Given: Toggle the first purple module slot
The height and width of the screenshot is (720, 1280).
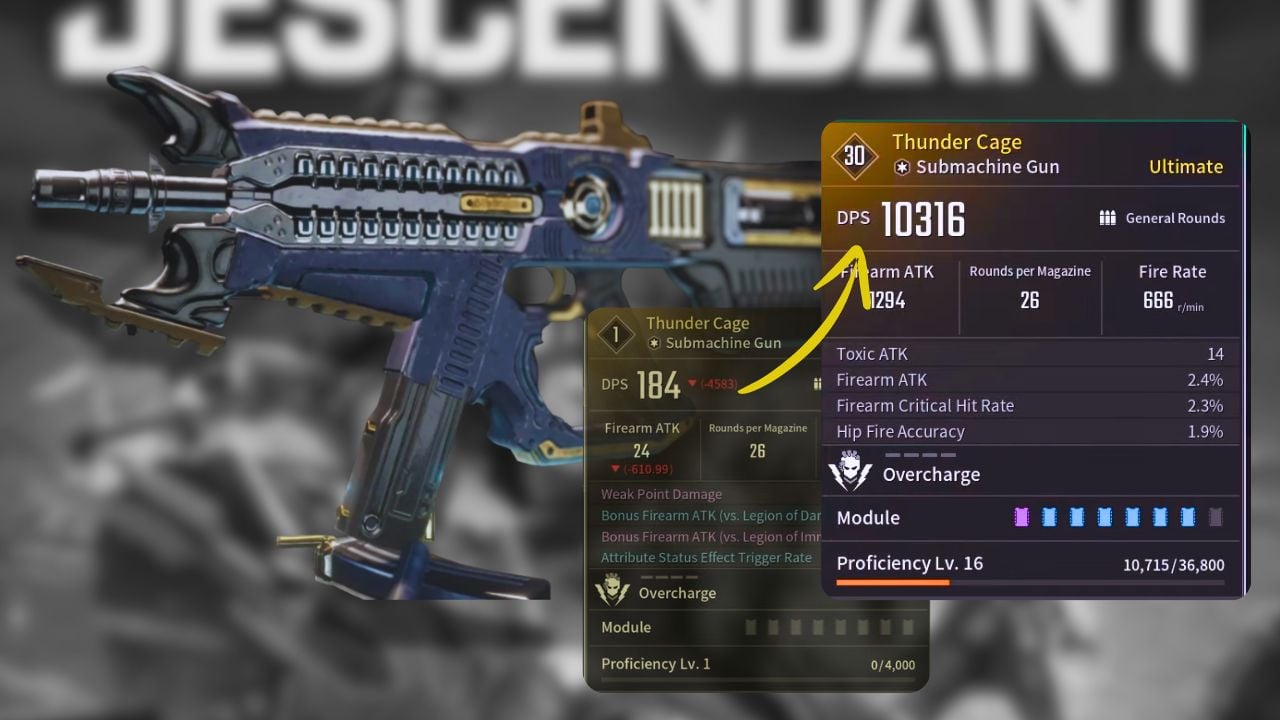Looking at the screenshot, I should tap(1024, 517).
